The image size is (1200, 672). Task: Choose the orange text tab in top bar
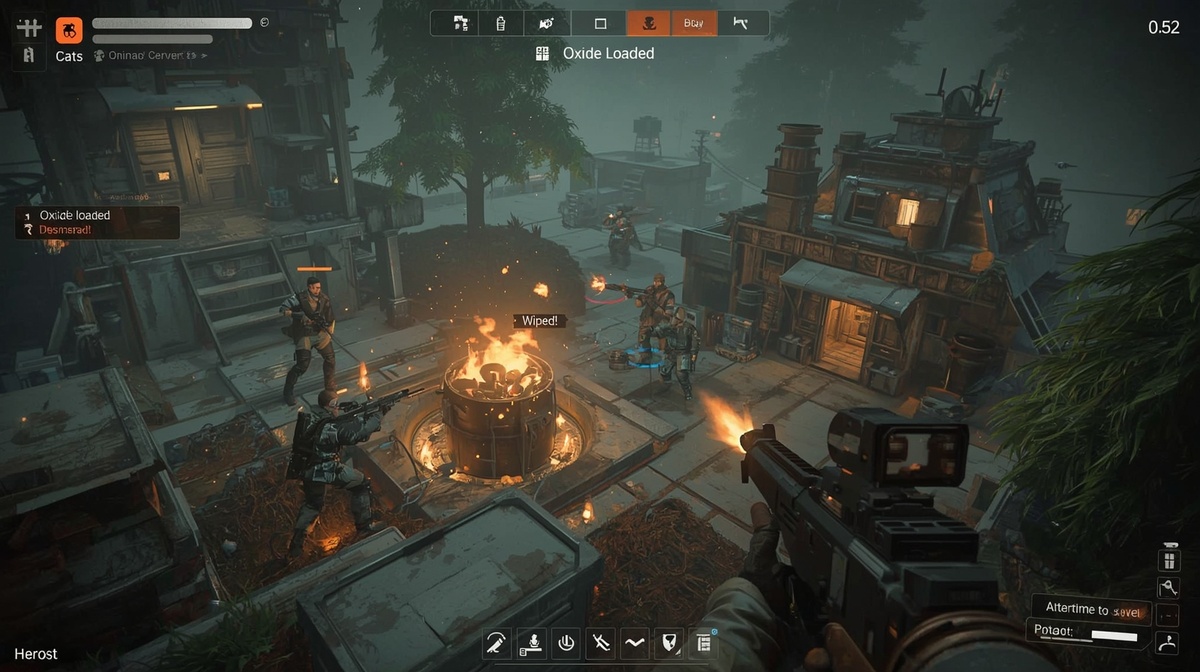point(694,23)
